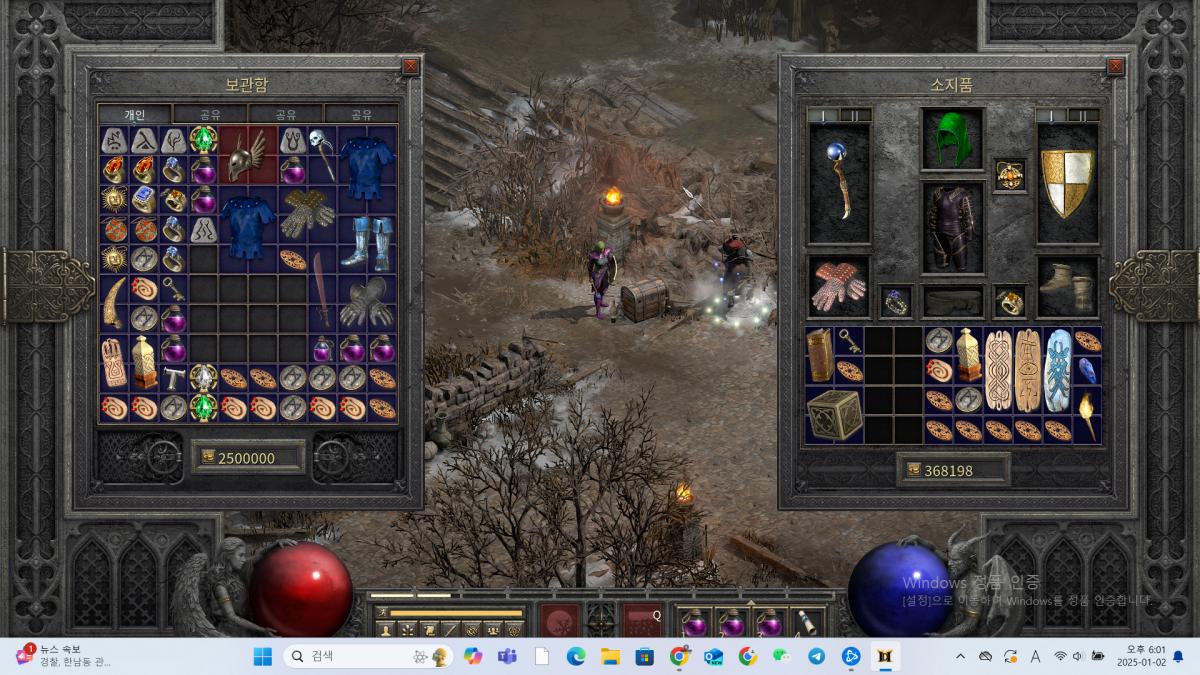Pick the equipped orb weapon
This screenshot has height=675, width=1200.
click(x=838, y=183)
